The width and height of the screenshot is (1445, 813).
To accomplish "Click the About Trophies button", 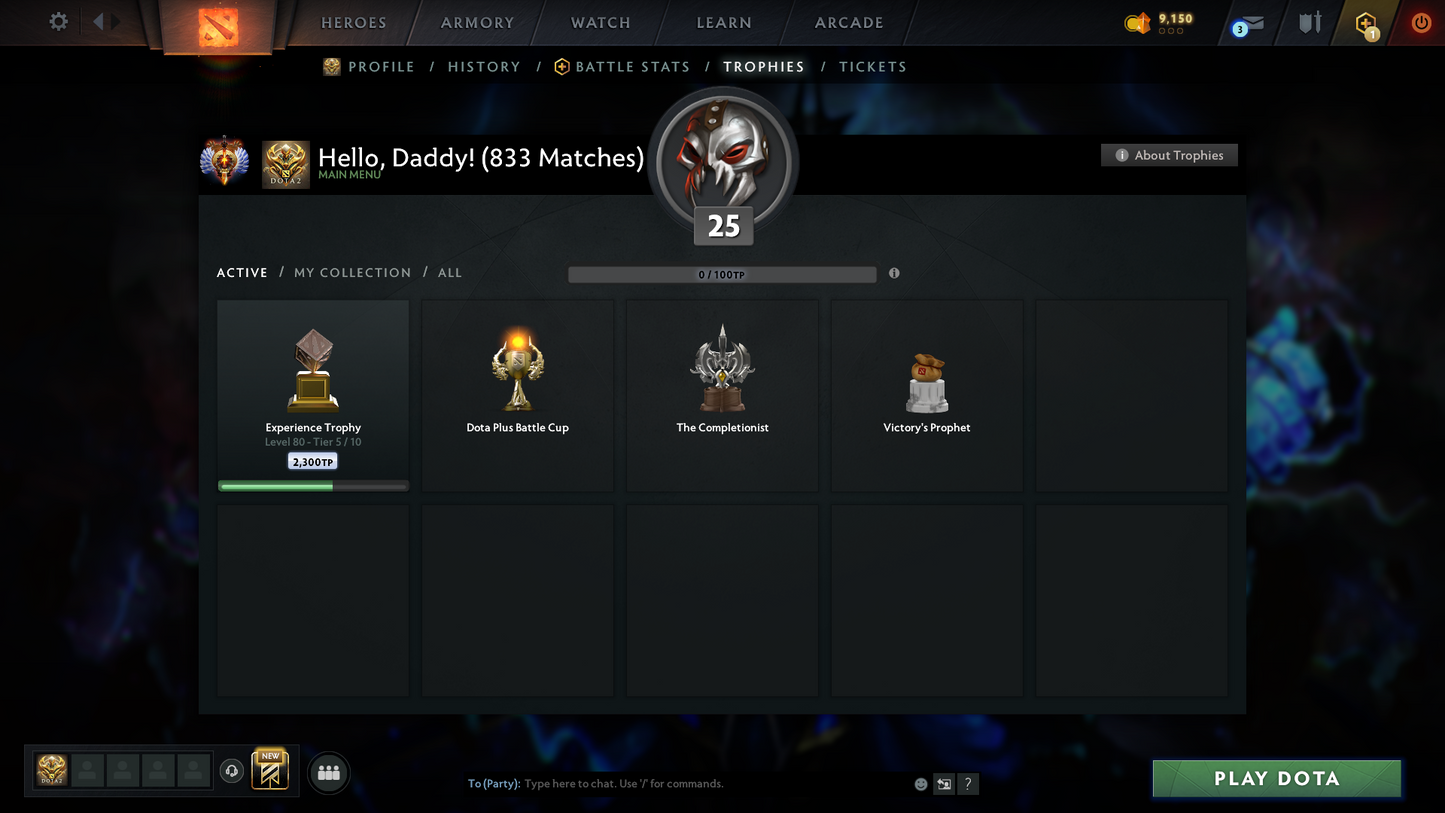I will pyautogui.click(x=1169, y=155).
